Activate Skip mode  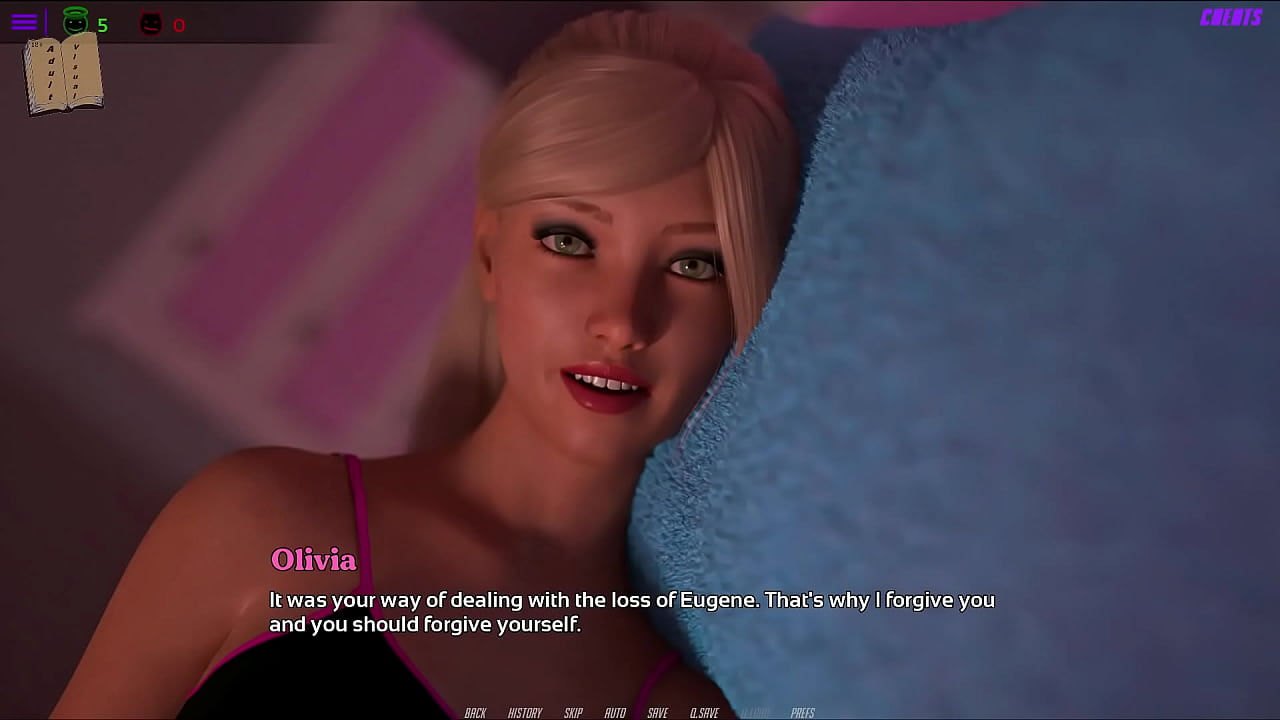click(573, 713)
